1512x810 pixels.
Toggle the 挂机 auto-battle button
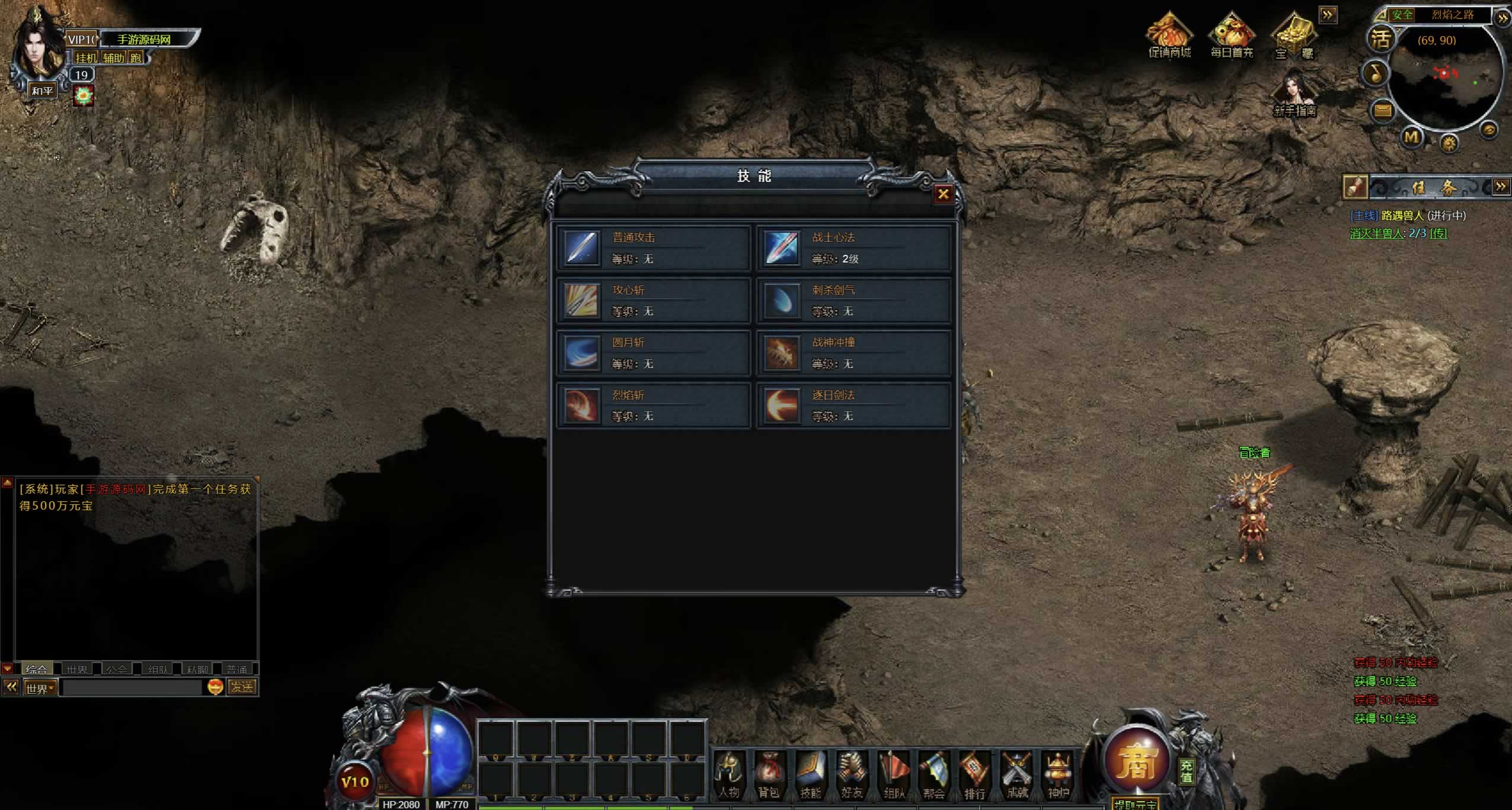click(x=86, y=57)
